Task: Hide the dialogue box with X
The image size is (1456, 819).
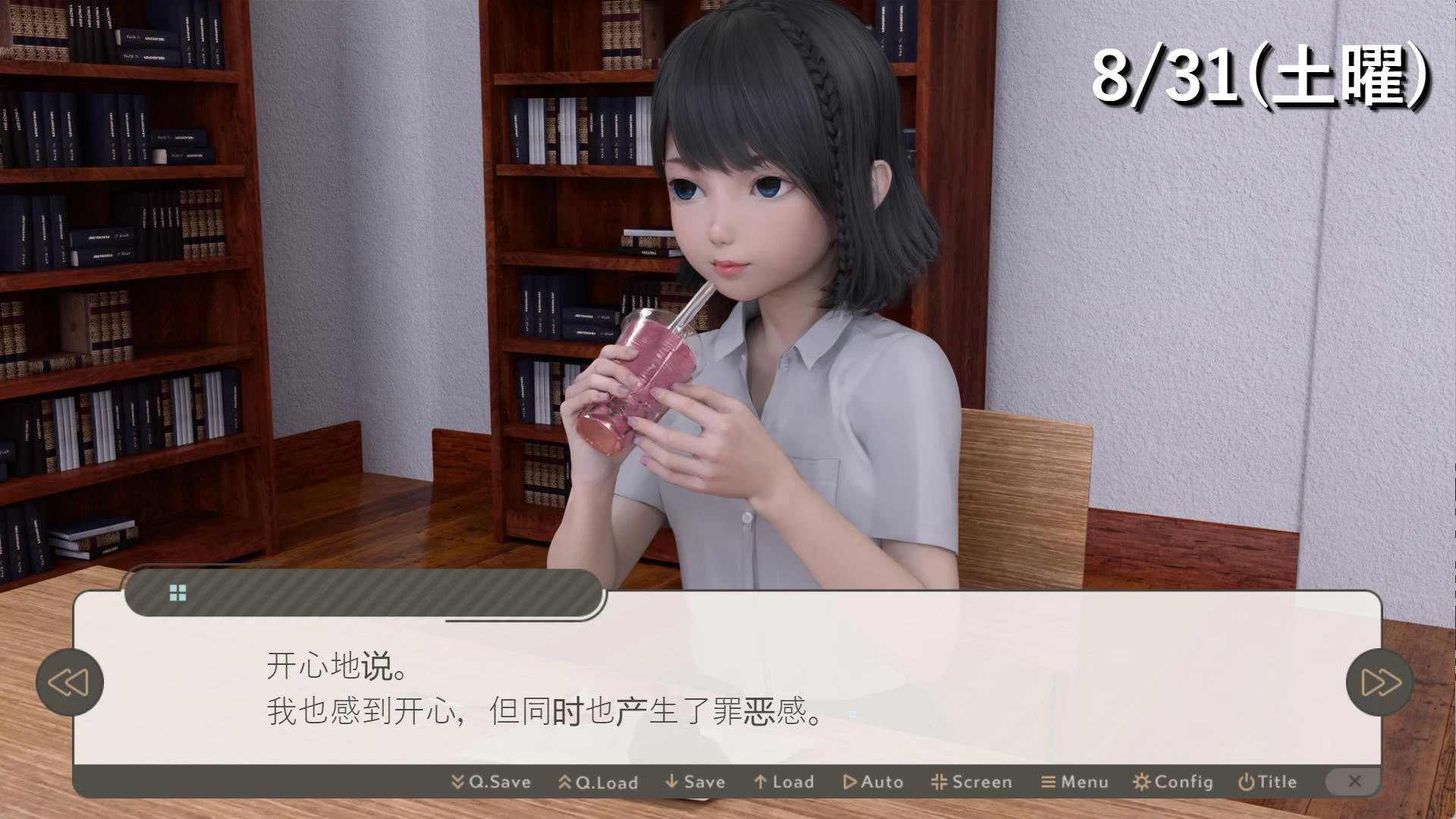Action: [x=1354, y=781]
